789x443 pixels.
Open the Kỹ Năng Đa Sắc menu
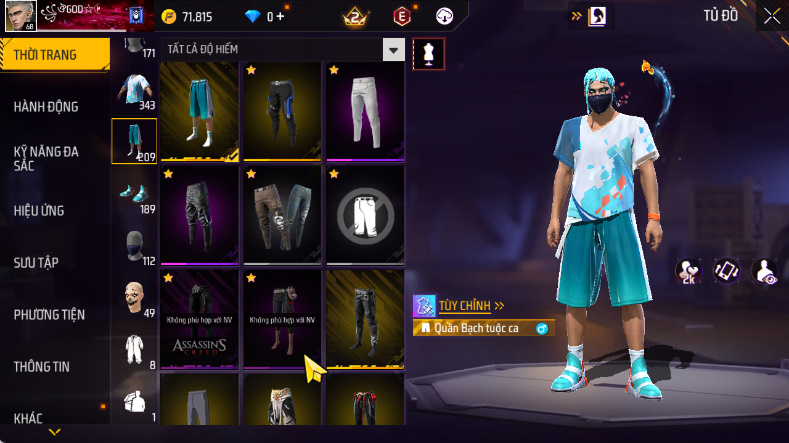[x=46, y=158]
